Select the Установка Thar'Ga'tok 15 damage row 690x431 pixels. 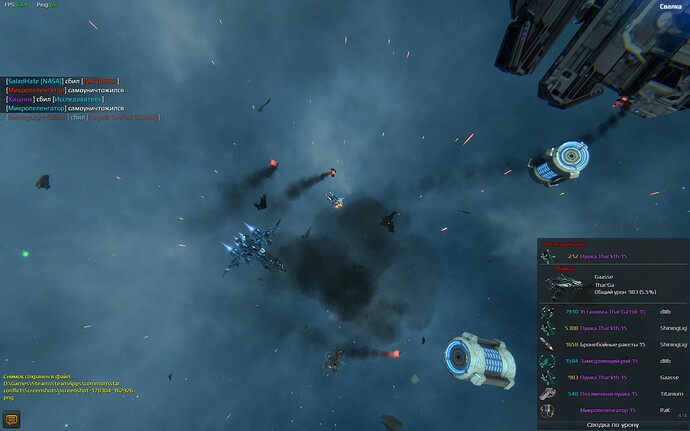point(613,312)
